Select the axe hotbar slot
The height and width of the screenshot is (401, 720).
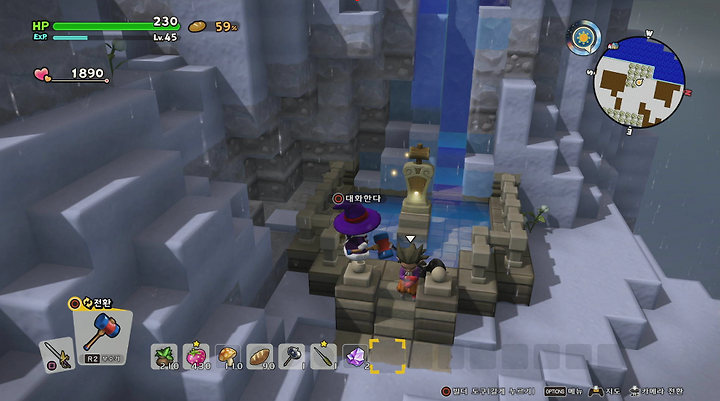click(x=291, y=356)
